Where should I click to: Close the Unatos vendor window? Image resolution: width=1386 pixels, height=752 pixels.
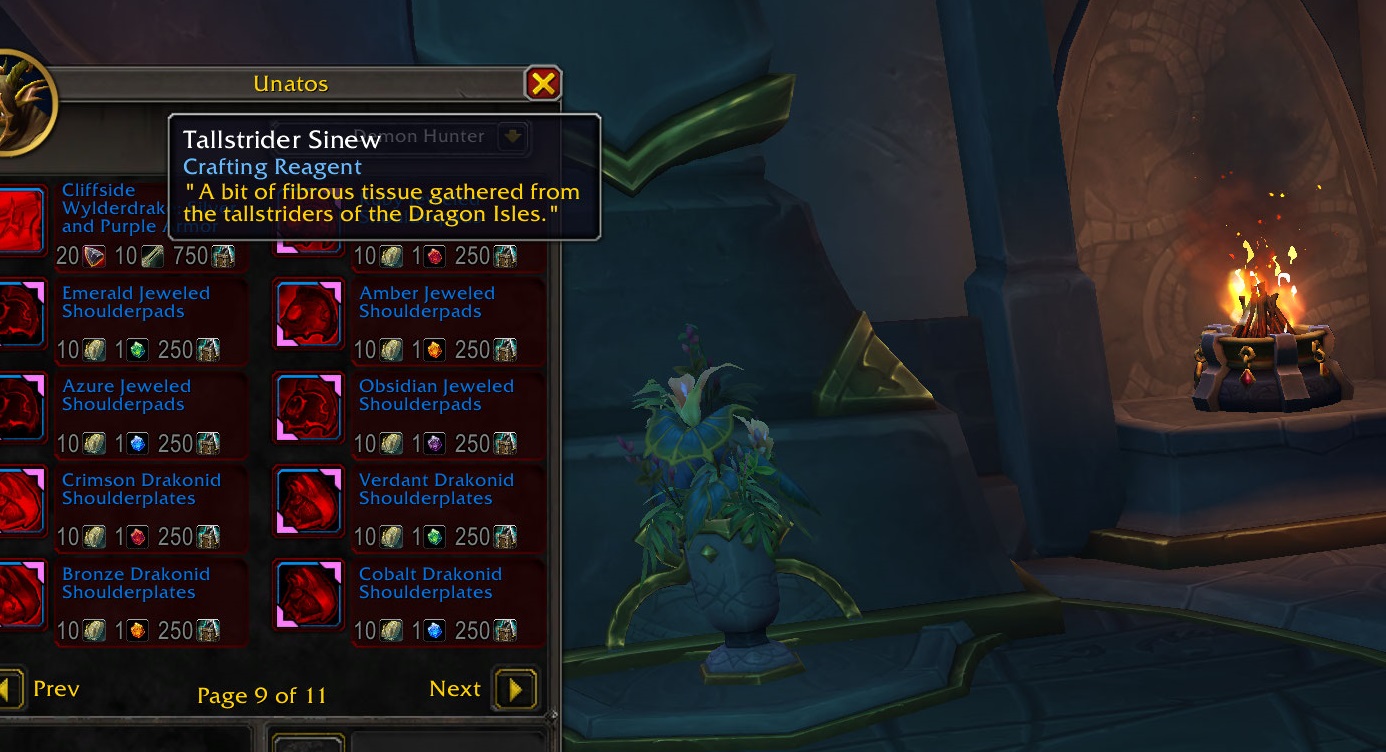tap(543, 83)
